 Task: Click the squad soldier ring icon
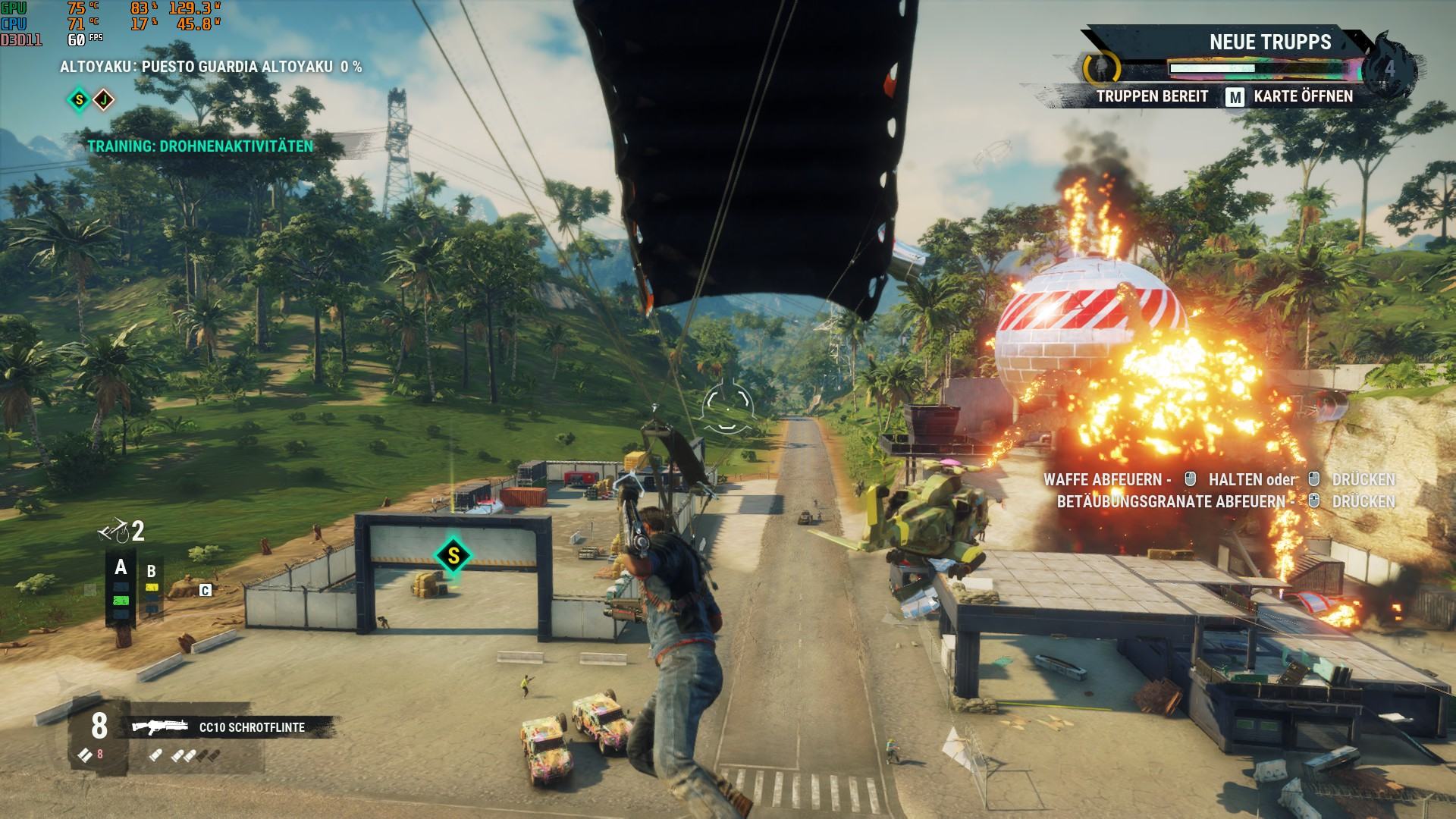(x=1102, y=69)
